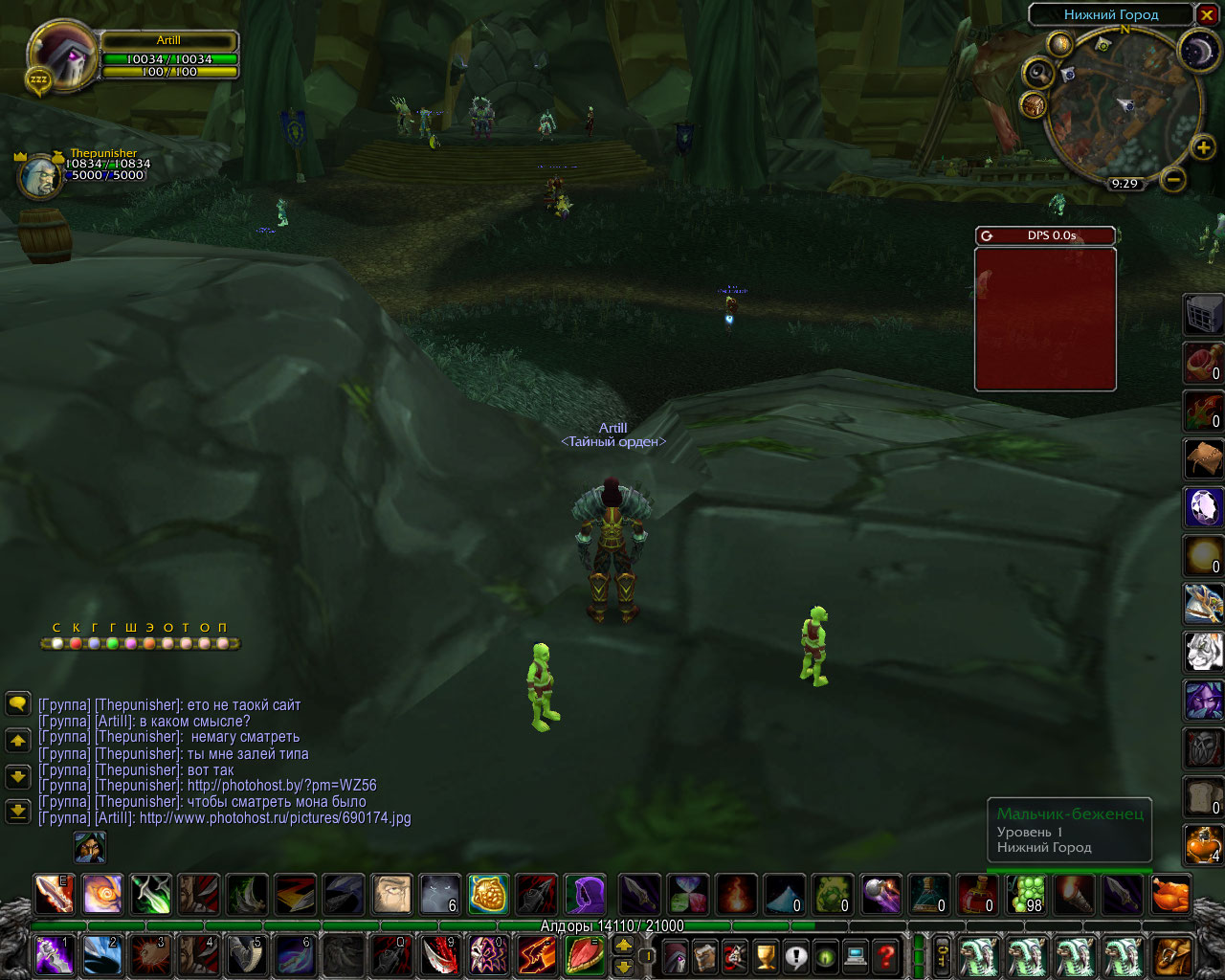Image resolution: width=1225 pixels, height=980 pixels.
Task: Use the green grapes stack of 98
Action: click(1026, 894)
